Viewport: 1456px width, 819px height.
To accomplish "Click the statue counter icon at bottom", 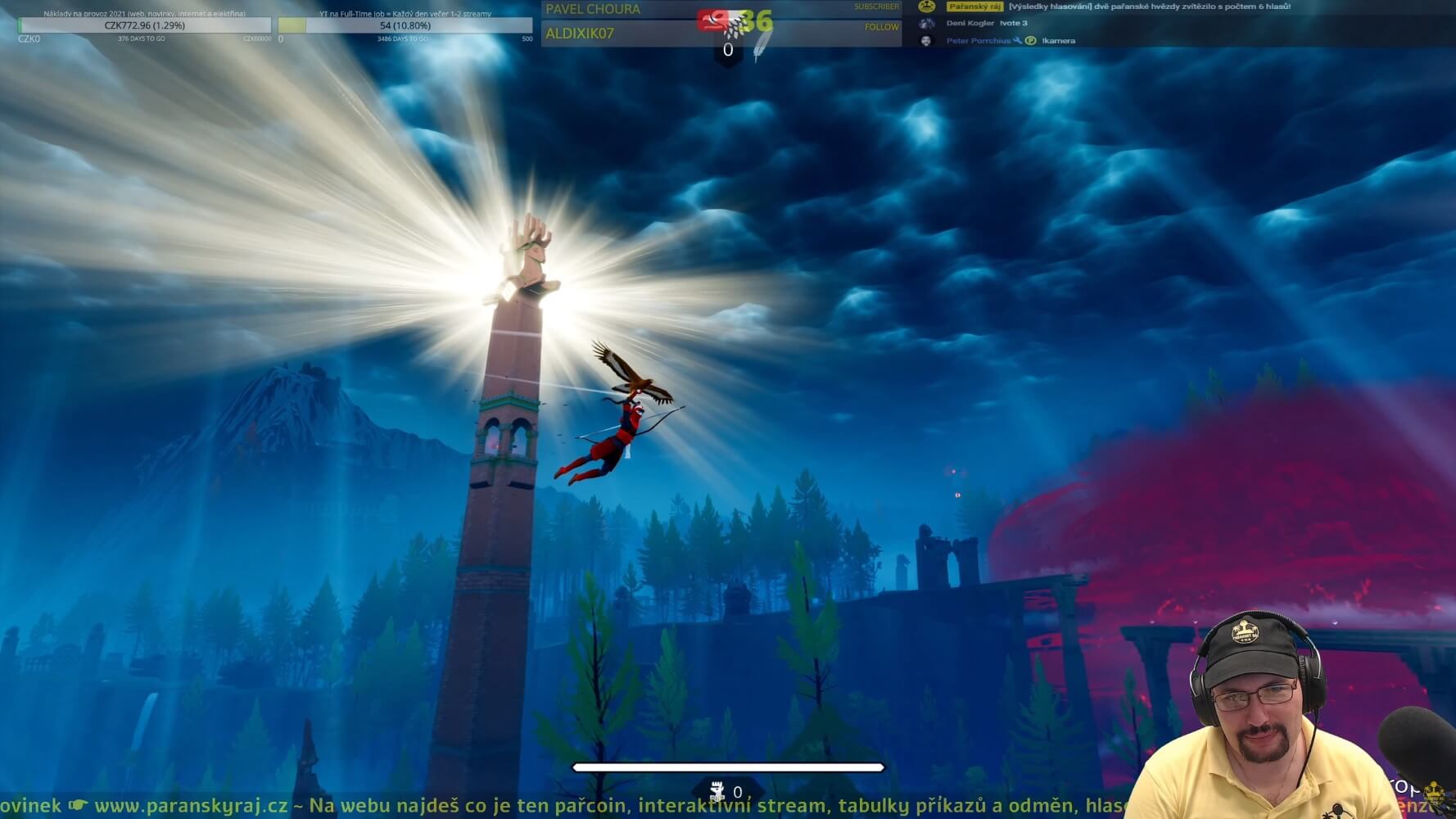I will (717, 791).
